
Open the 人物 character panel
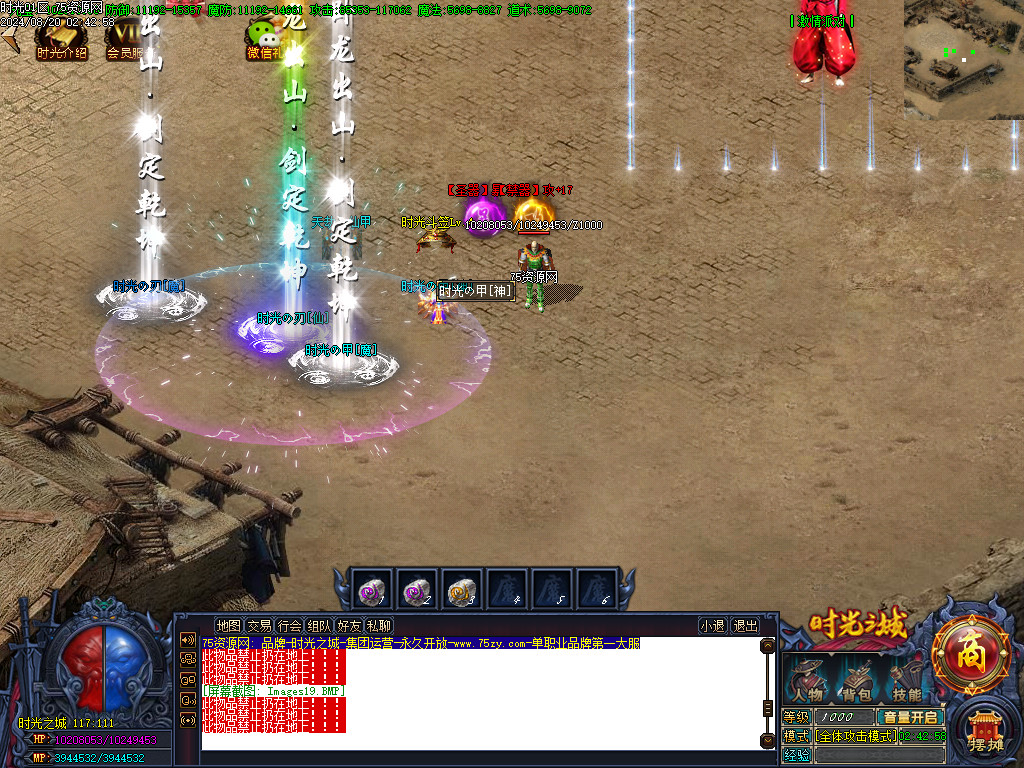click(807, 680)
